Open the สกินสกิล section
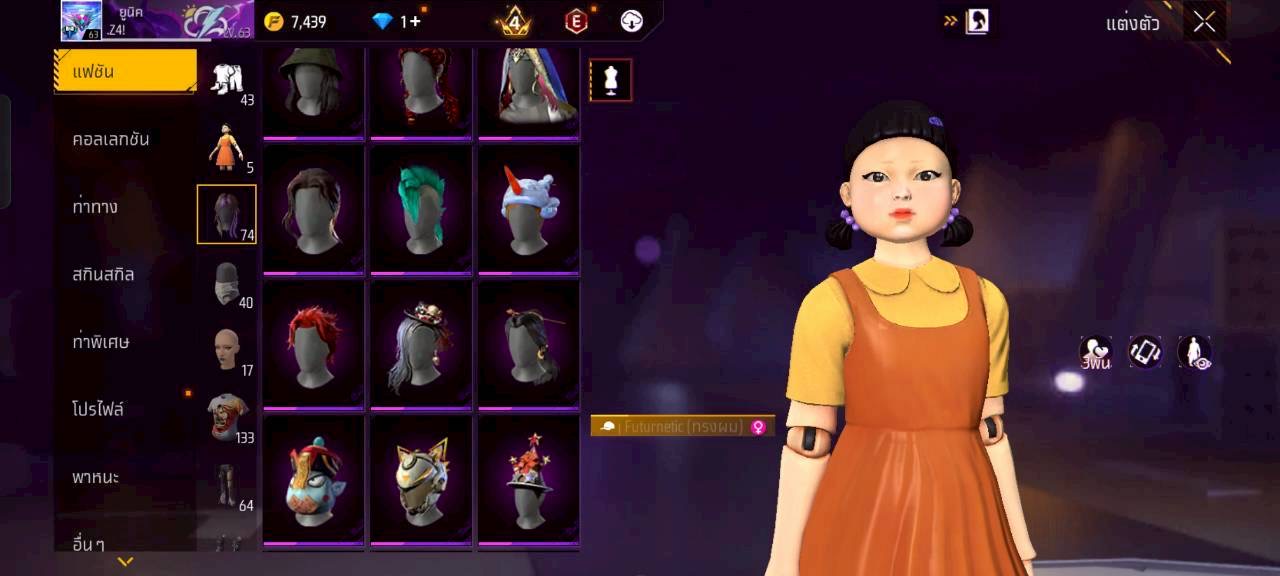1280x576 pixels. pyautogui.click(x=103, y=274)
